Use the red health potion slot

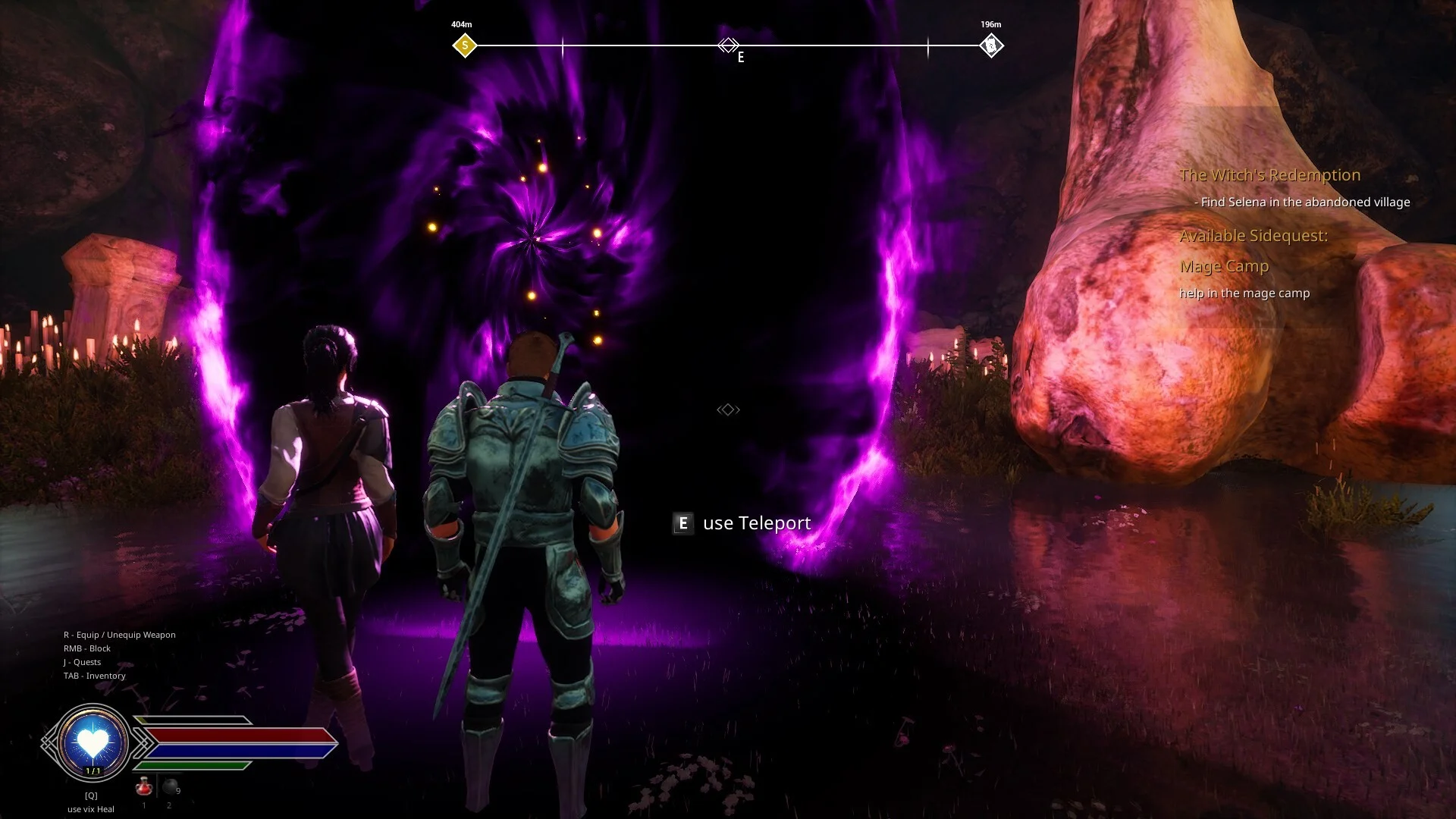coord(143,788)
